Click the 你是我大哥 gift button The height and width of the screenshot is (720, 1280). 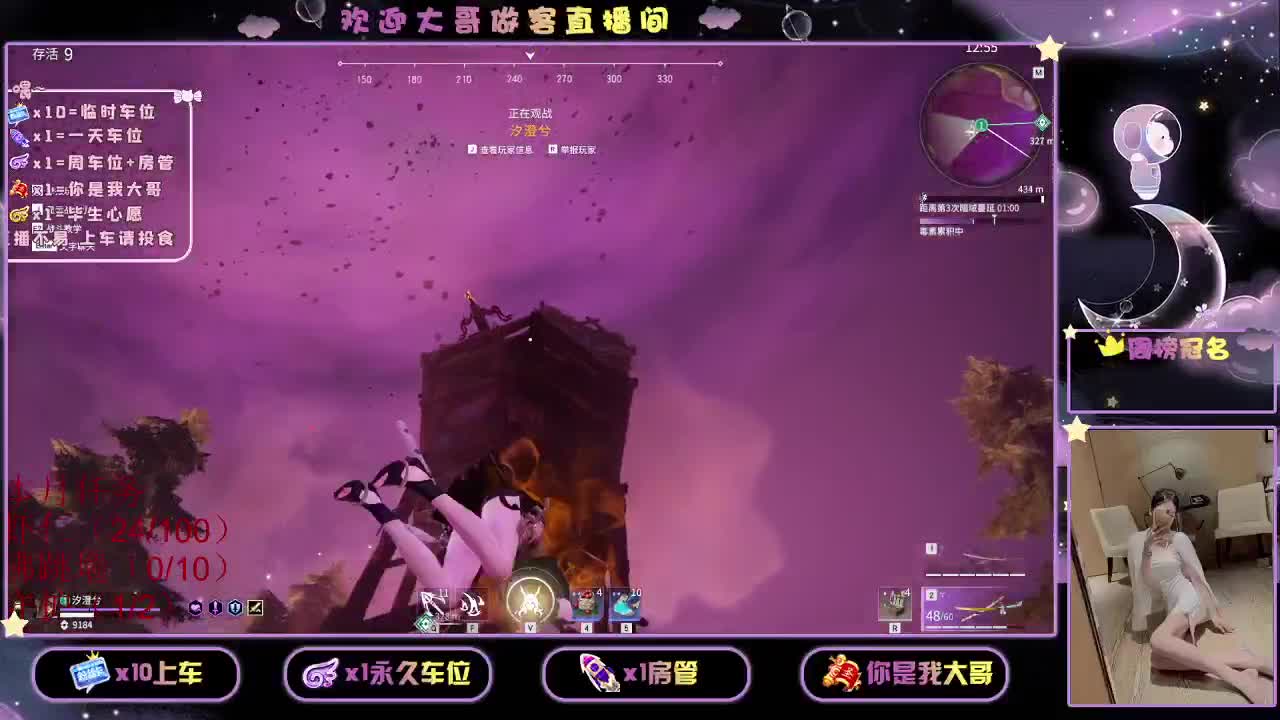[x=903, y=675]
